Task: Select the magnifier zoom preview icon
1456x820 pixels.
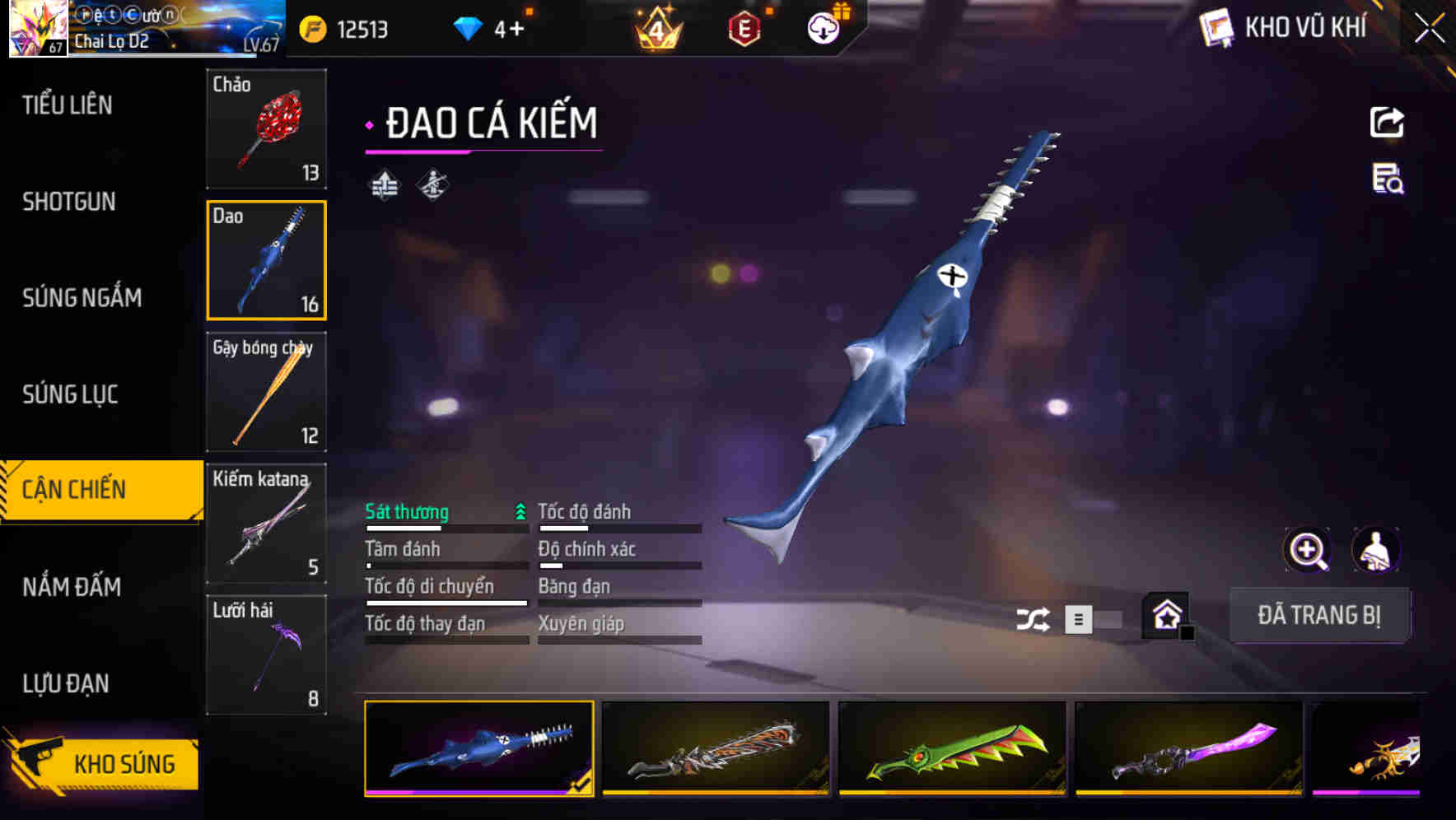Action: pyautogui.click(x=1306, y=550)
